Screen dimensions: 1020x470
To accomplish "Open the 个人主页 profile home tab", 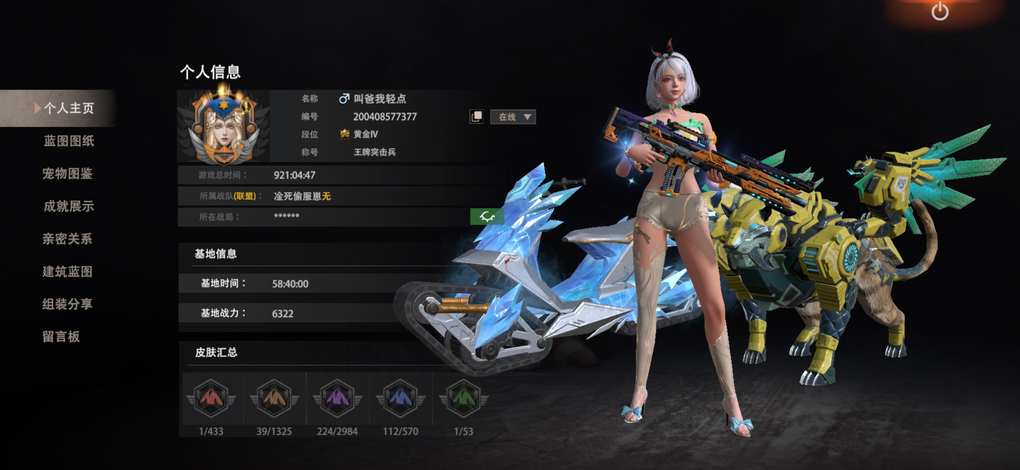I will point(68,108).
